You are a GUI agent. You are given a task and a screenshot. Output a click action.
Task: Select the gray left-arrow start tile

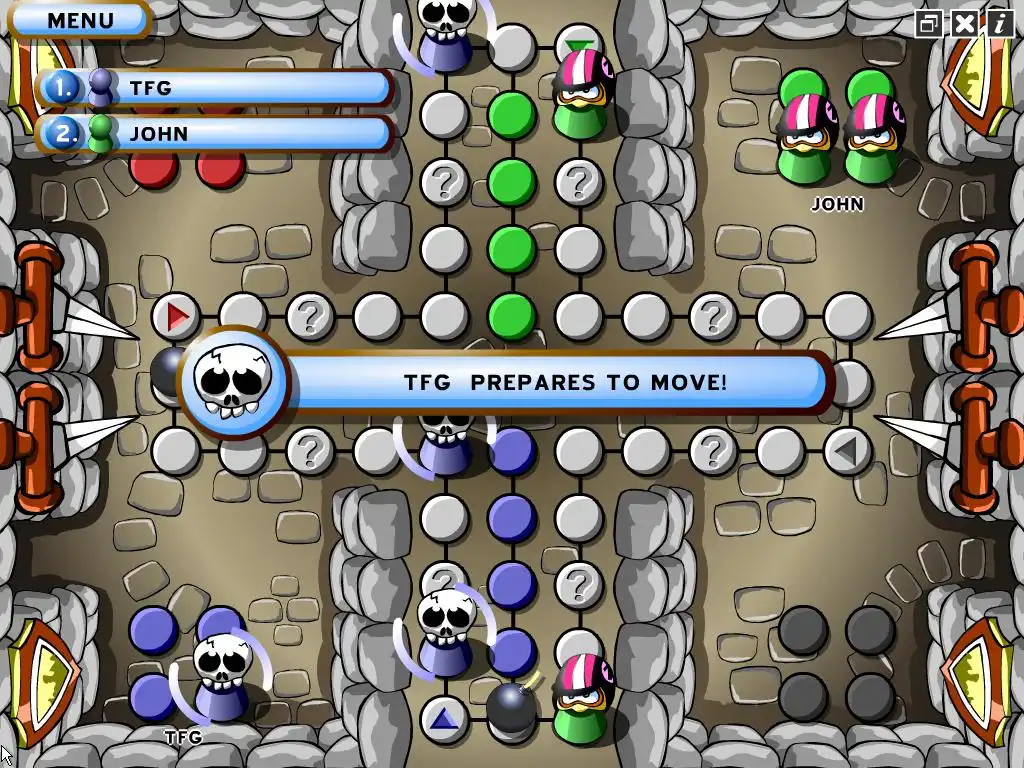click(x=846, y=452)
